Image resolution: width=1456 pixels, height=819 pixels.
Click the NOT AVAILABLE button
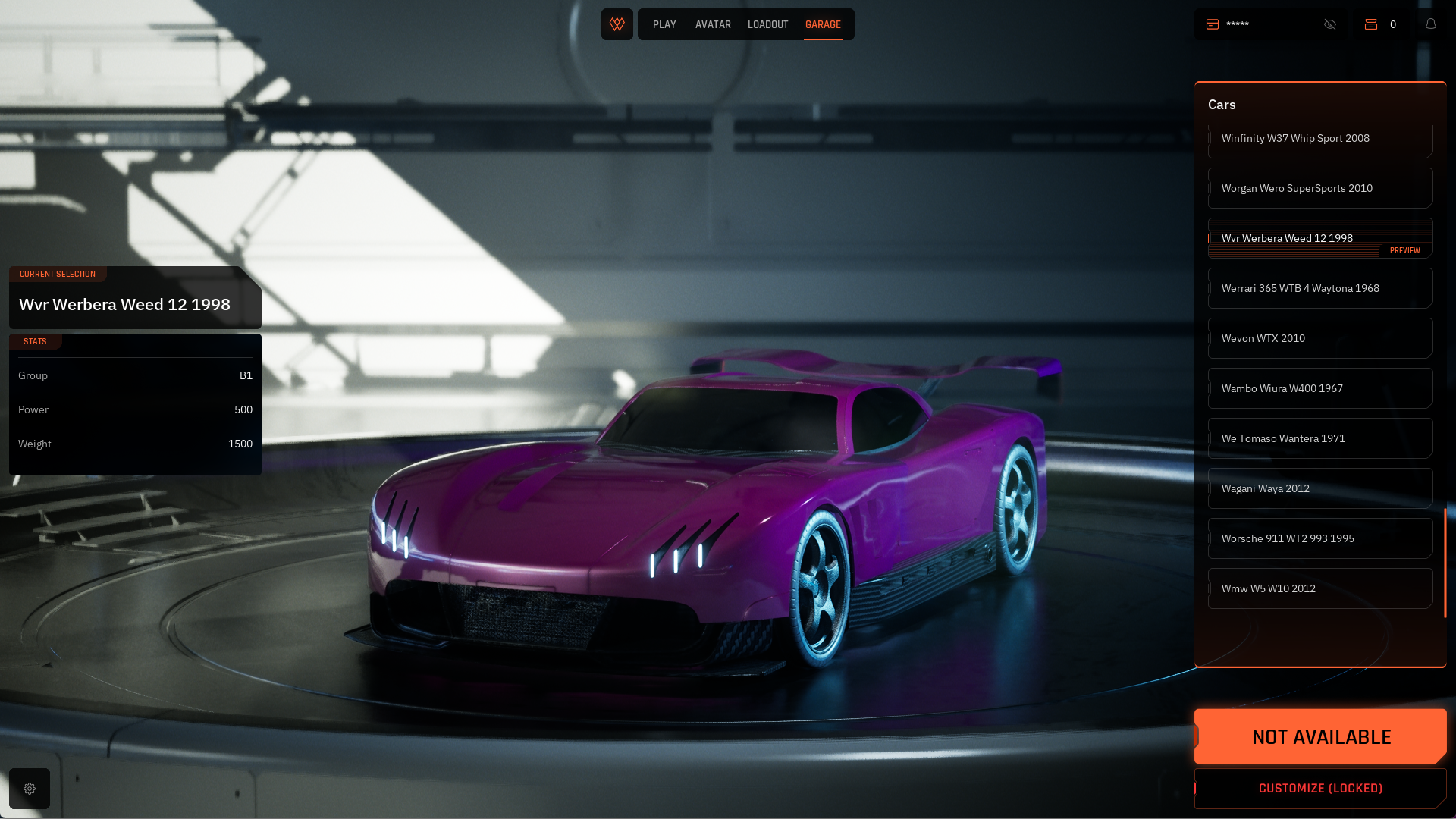pyautogui.click(x=1320, y=736)
